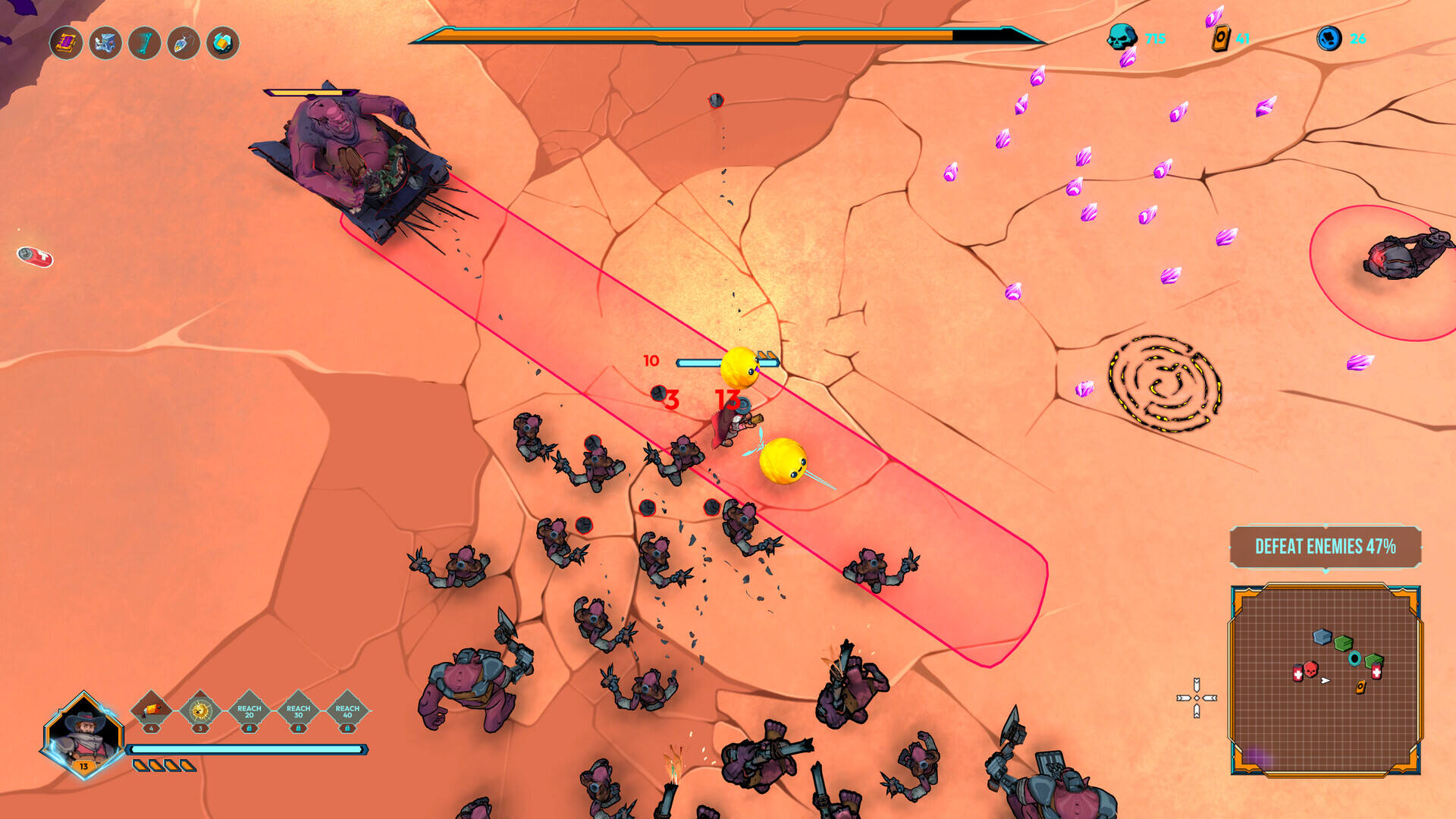The width and height of the screenshot is (1456, 819).
Task: Click the locked Reach 20 slot
Action: pos(249,711)
